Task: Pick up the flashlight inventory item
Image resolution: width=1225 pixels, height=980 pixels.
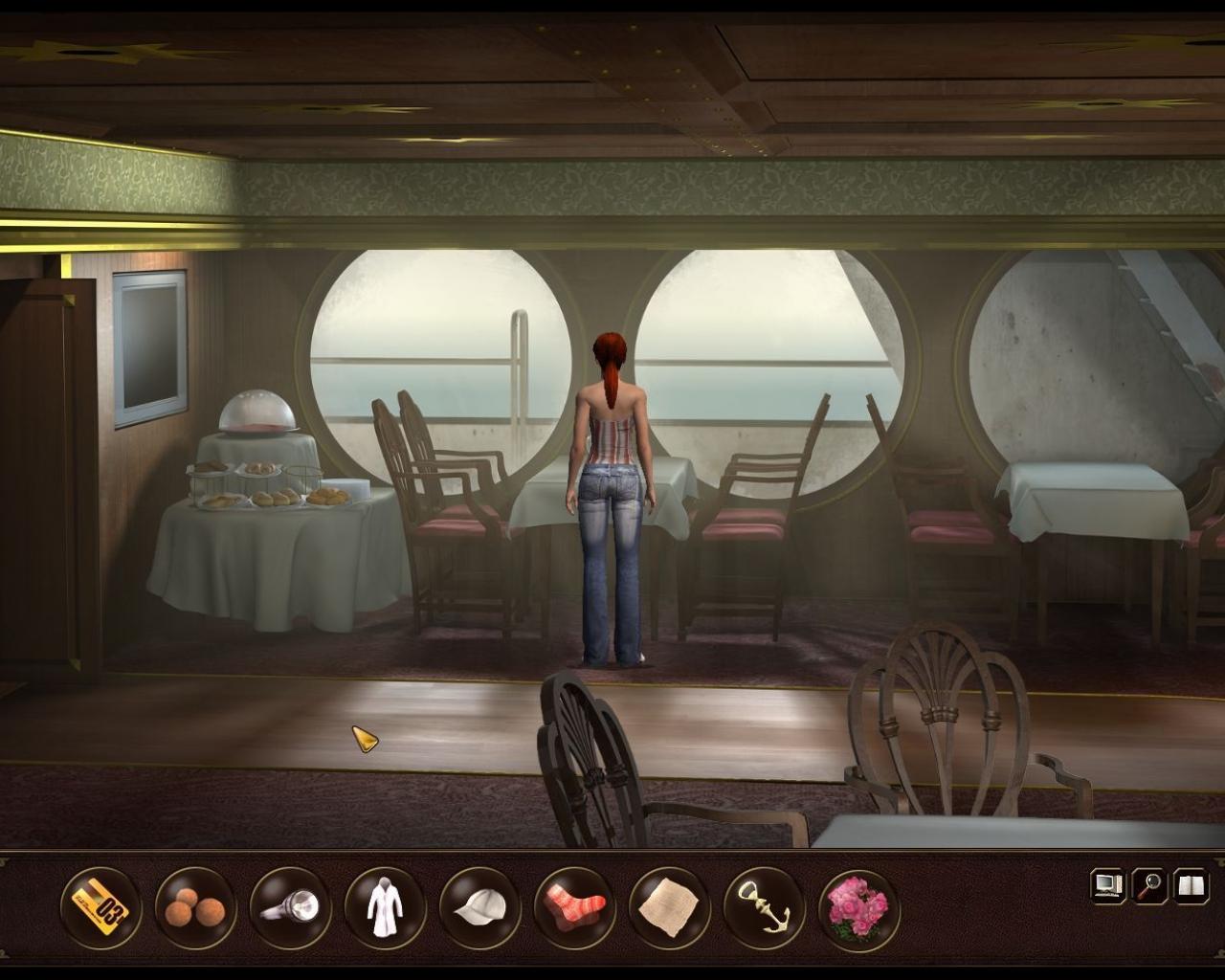Action: (x=293, y=905)
